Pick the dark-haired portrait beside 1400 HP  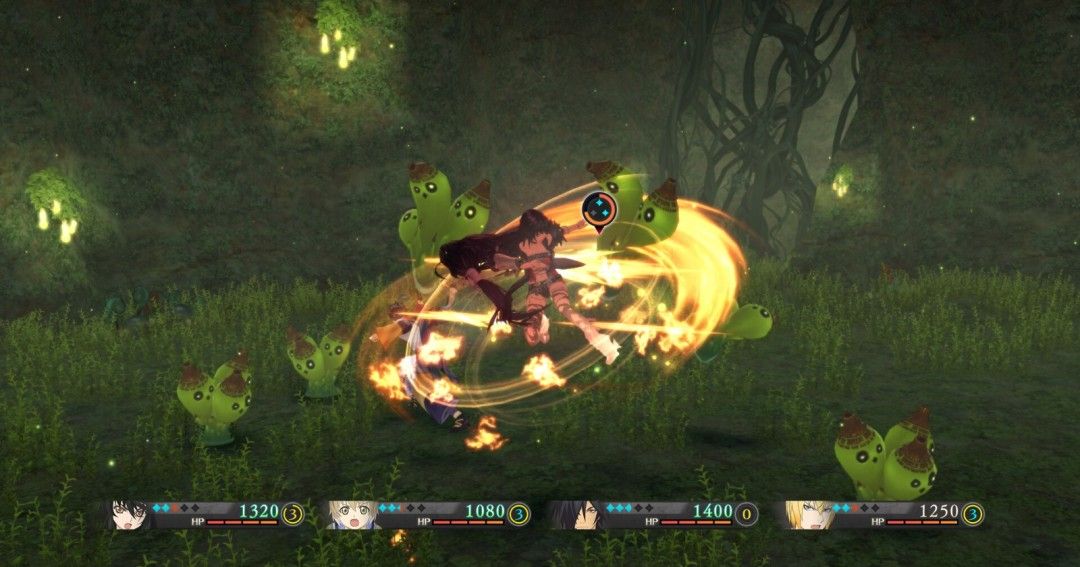[572, 514]
